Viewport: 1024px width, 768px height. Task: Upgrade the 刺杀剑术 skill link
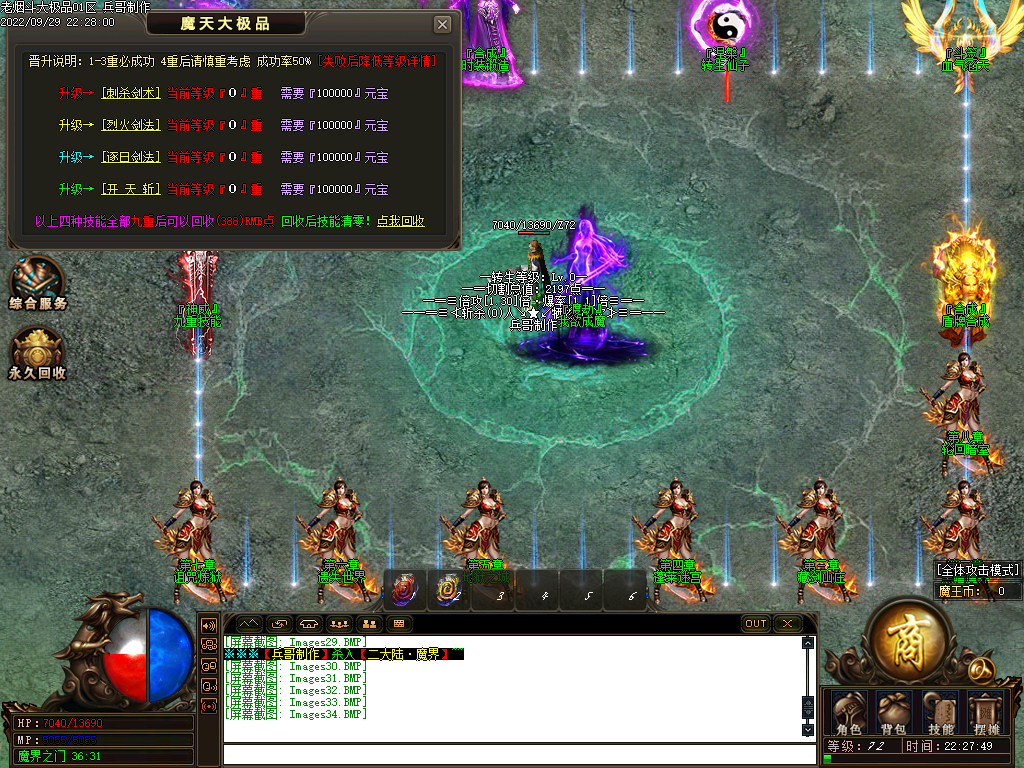pyautogui.click(x=130, y=93)
